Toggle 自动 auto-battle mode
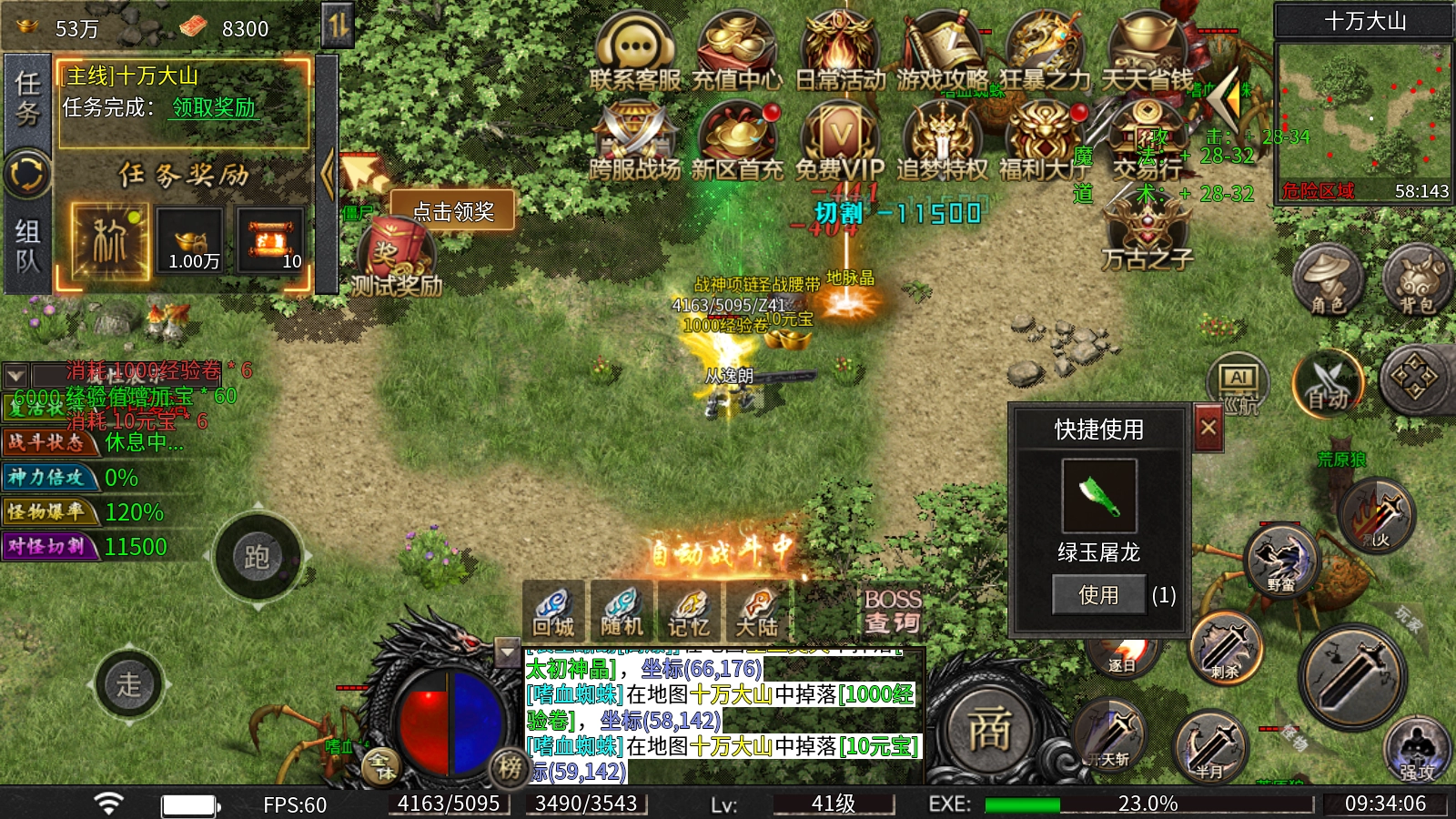 pyautogui.click(x=1328, y=384)
